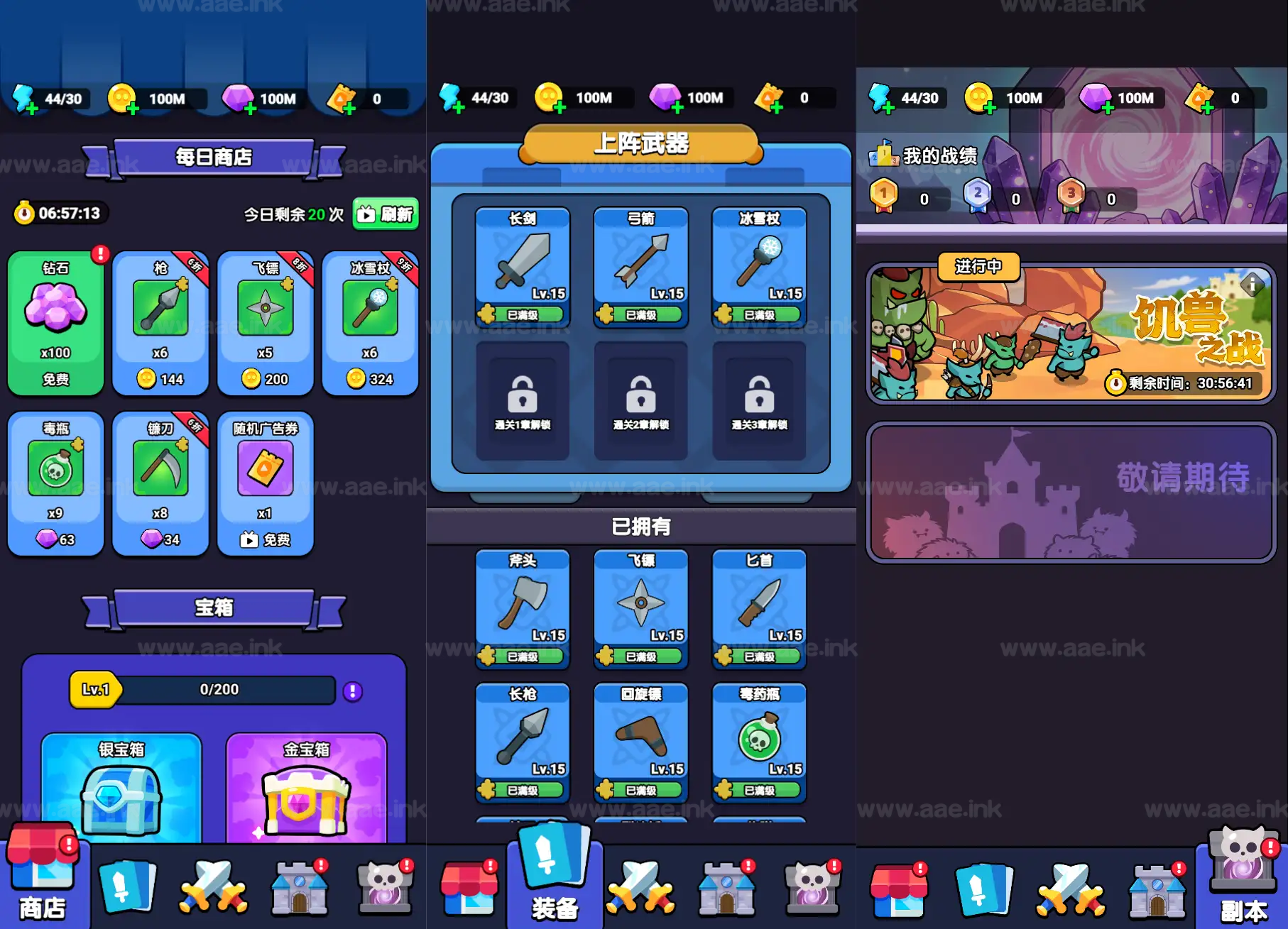Select the 斧头 card in owned weapons
This screenshot has width=1288, height=929.
(x=523, y=609)
